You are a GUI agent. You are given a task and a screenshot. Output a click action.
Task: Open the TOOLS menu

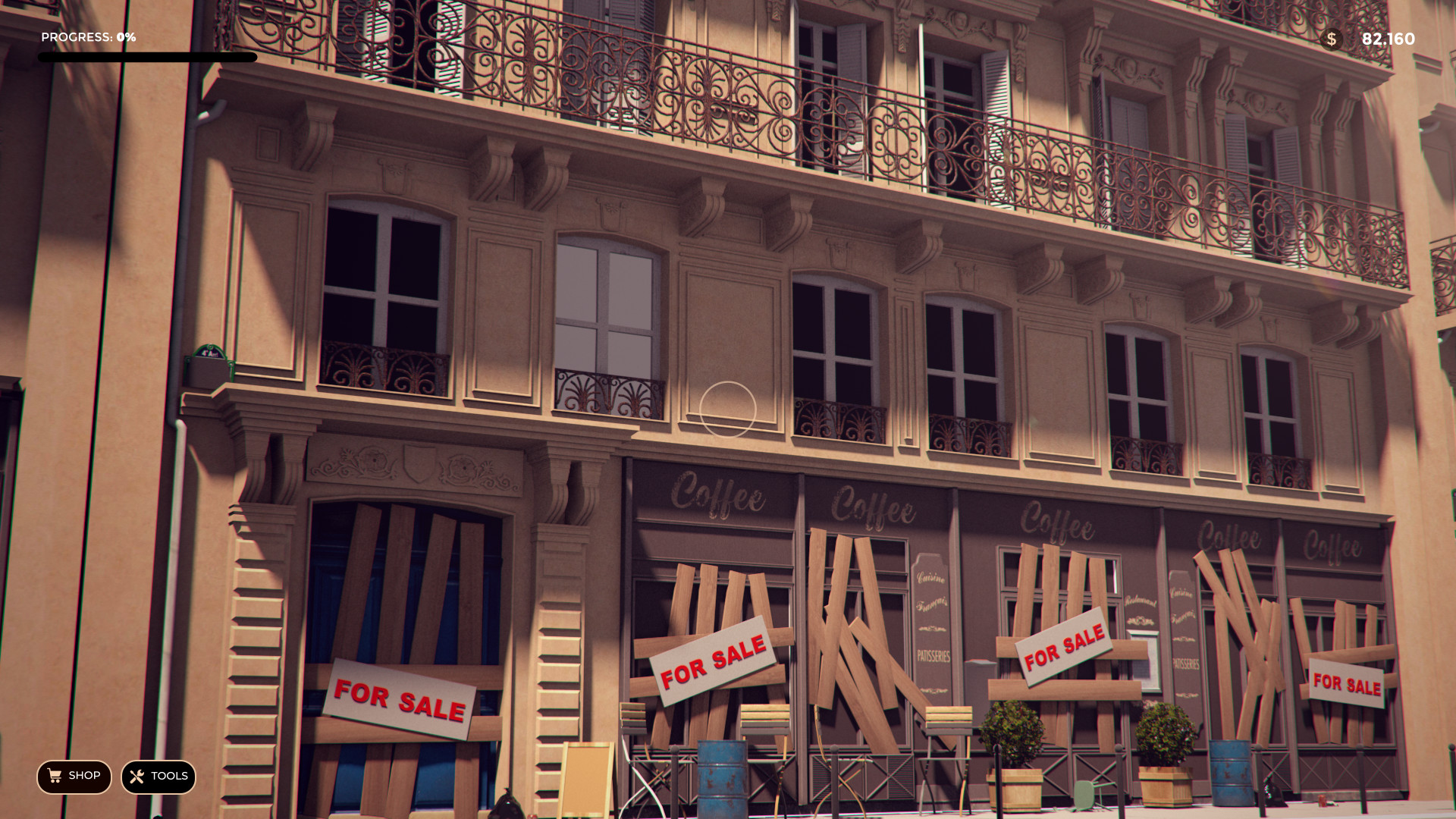click(x=158, y=777)
